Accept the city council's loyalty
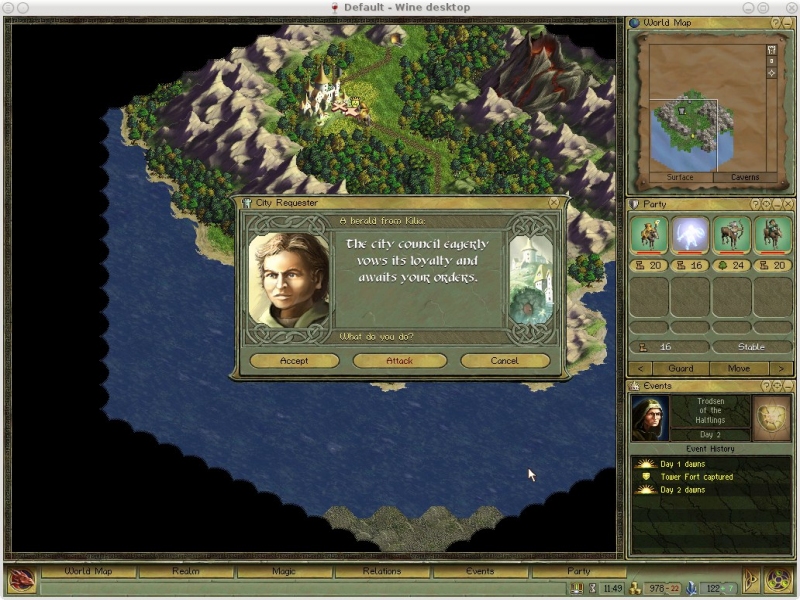The image size is (800, 600). tap(294, 361)
